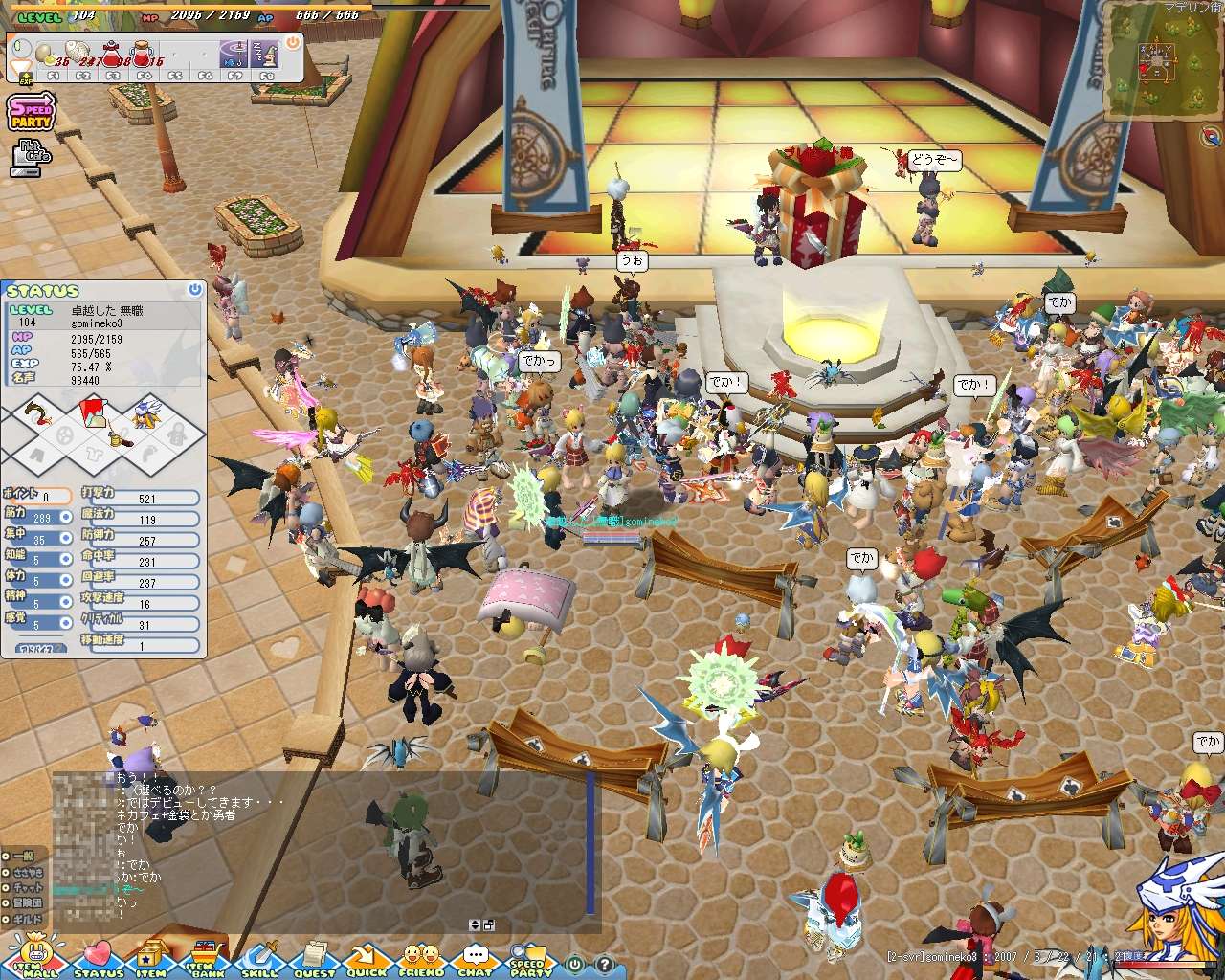Open the Status heart button in the bottom bar
Image resolution: width=1225 pixels, height=980 pixels.
pyautogui.click(x=98, y=957)
